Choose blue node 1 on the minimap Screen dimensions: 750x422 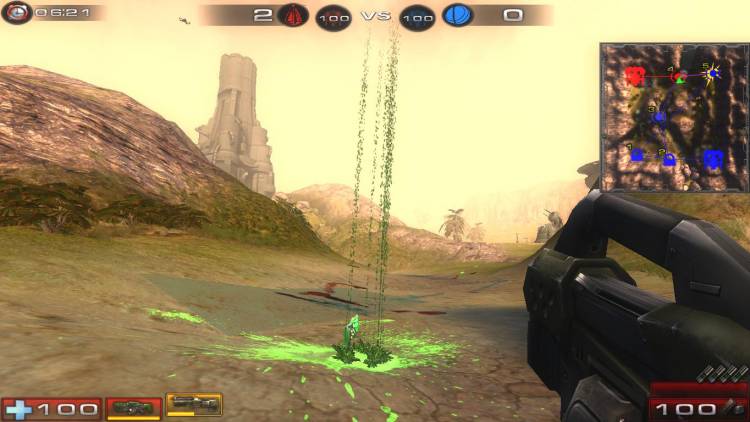pyautogui.click(x=636, y=155)
